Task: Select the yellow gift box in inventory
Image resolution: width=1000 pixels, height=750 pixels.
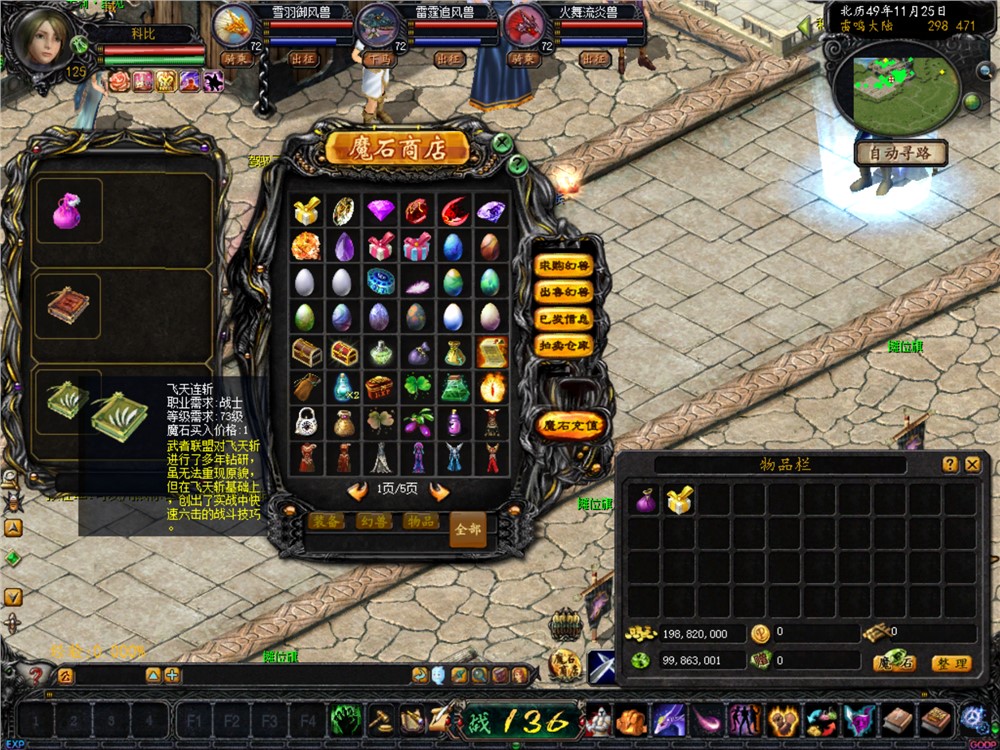Action: pos(681,501)
